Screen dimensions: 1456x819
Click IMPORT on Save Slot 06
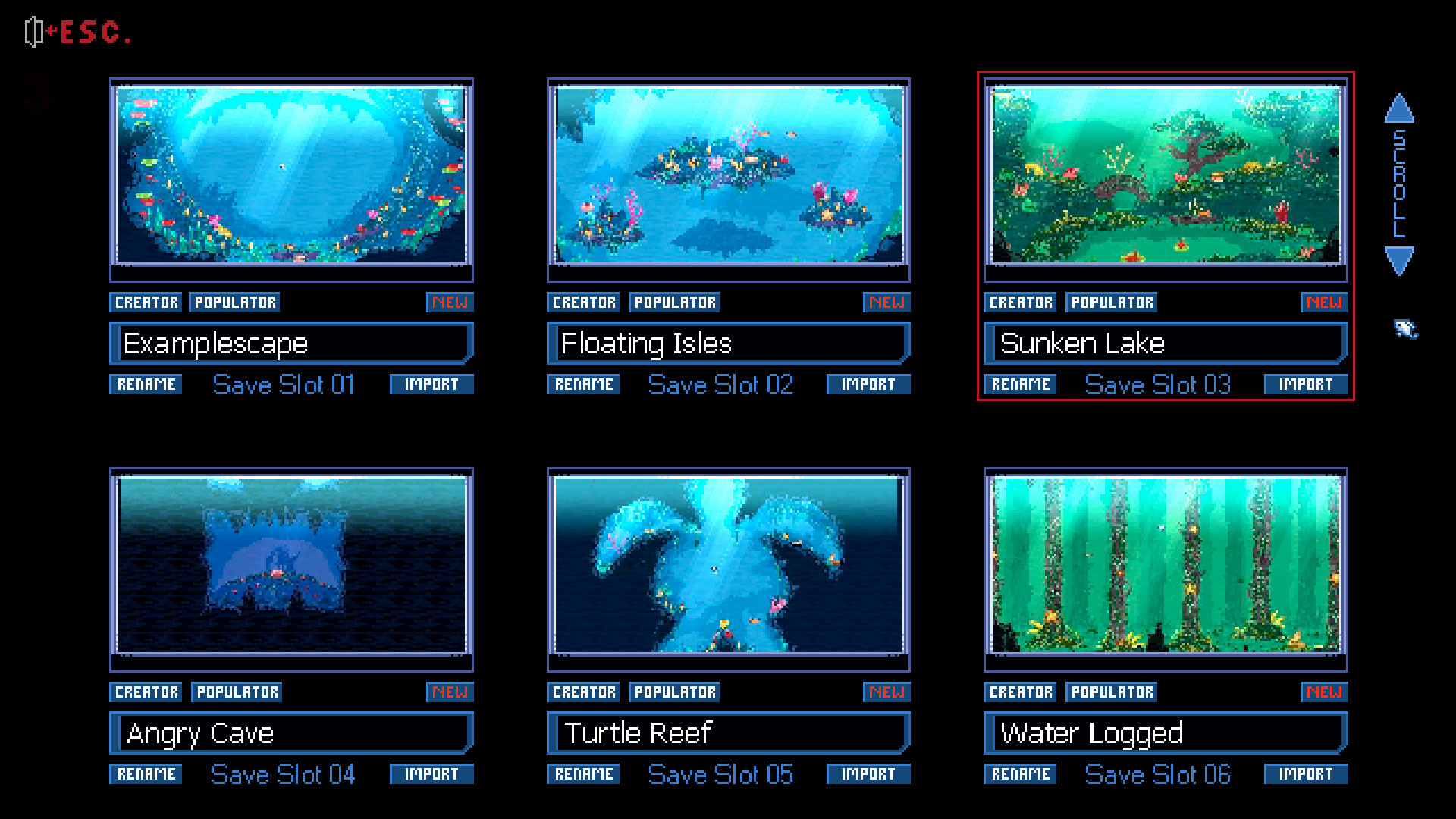click(x=1305, y=774)
